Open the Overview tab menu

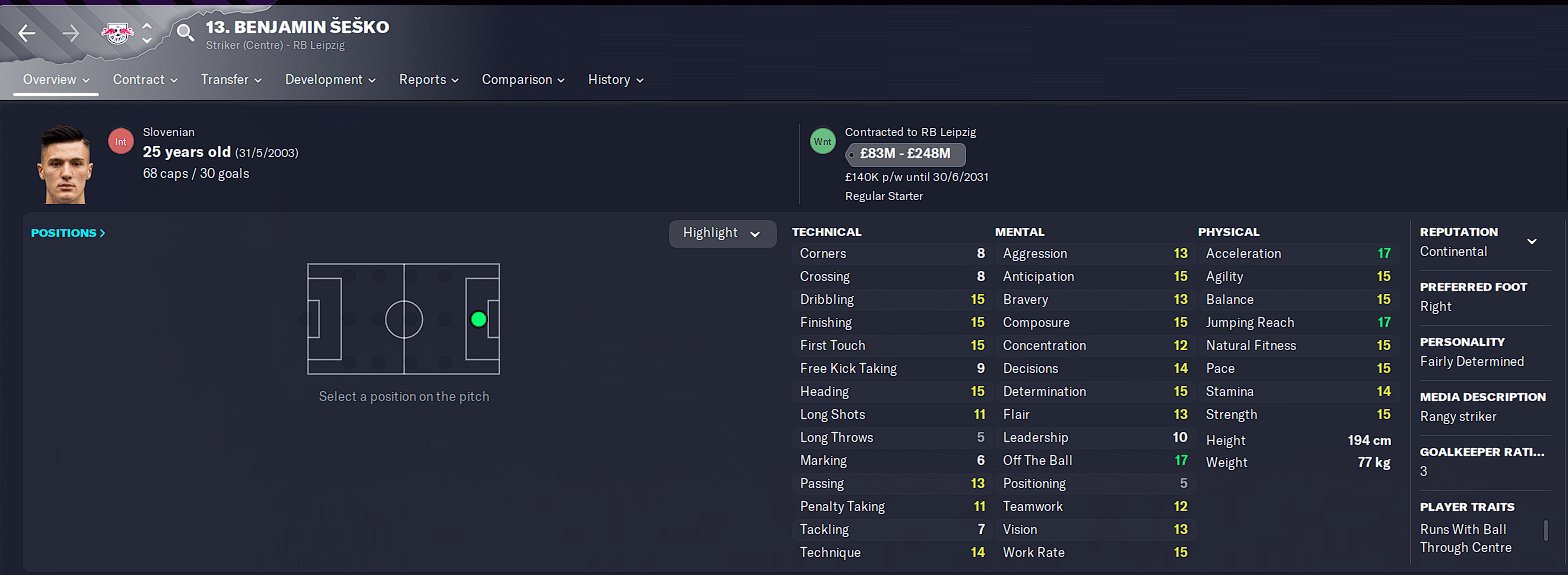tap(56, 79)
